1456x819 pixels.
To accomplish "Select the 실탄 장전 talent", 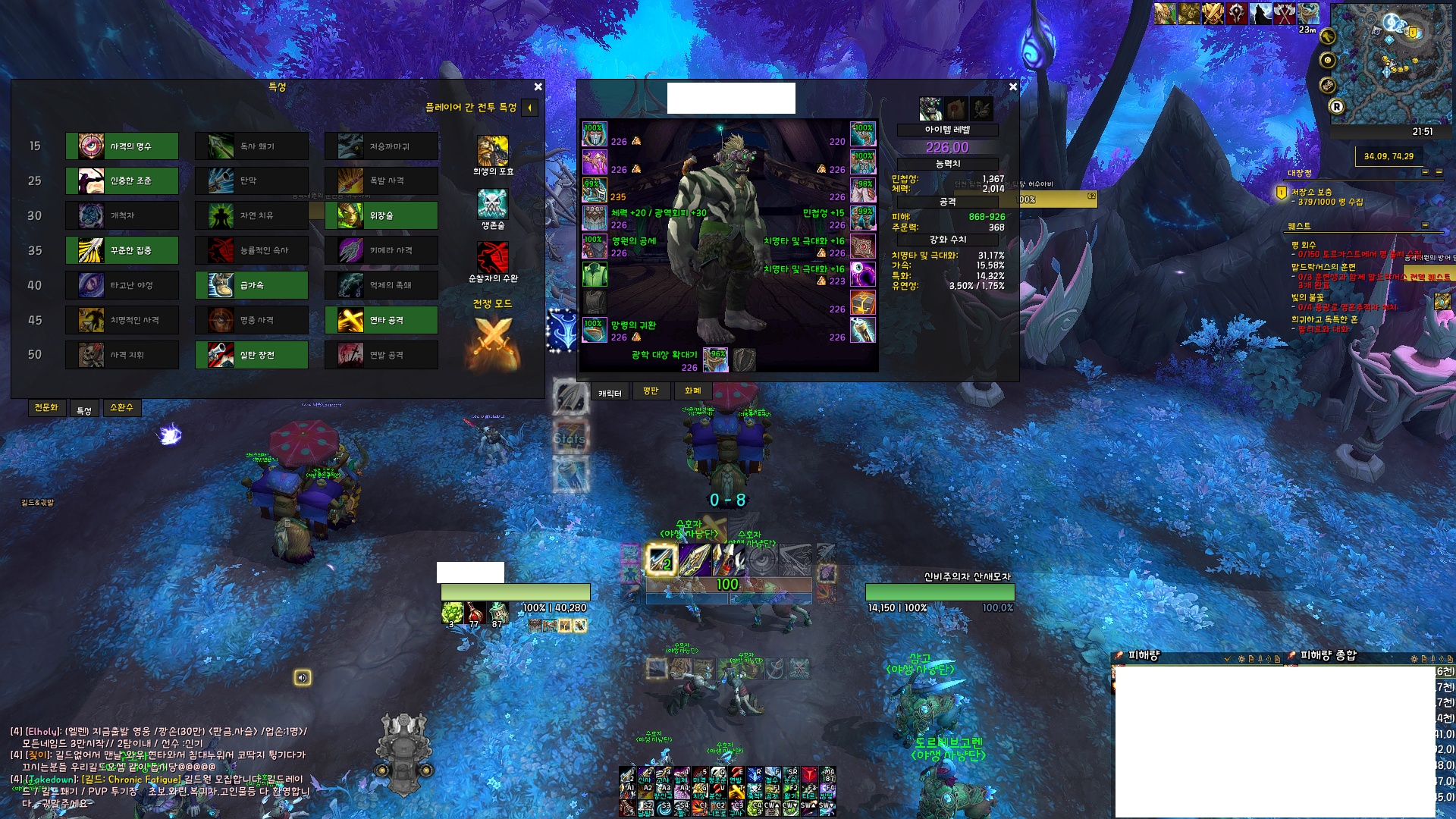I will click(x=252, y=355).
